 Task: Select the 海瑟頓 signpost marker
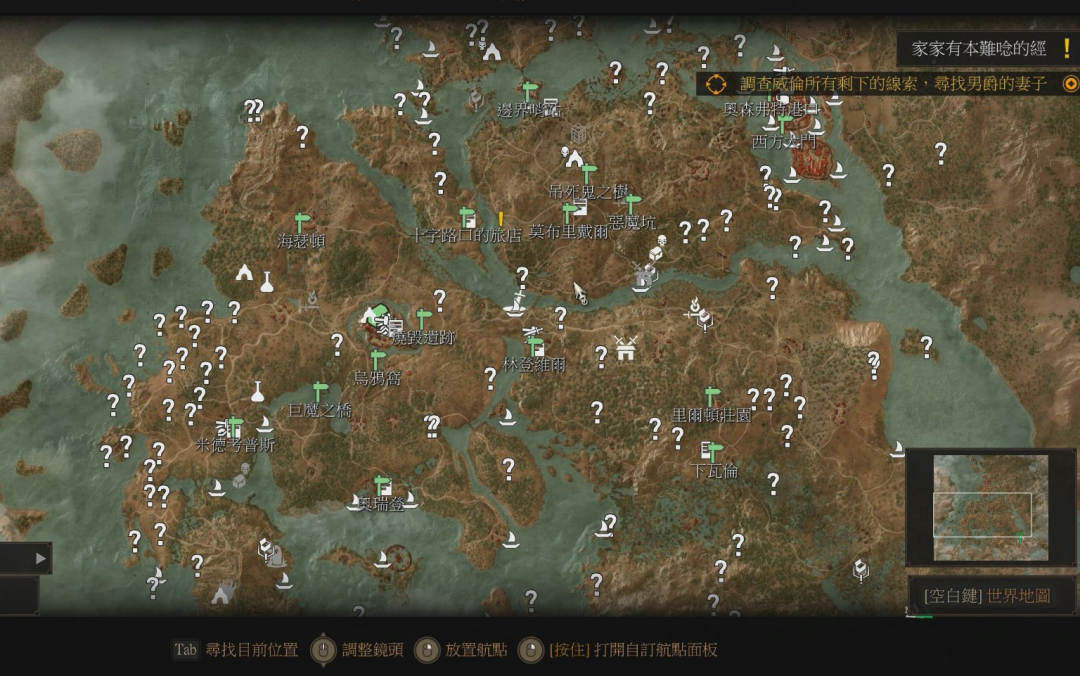[300, 222]
